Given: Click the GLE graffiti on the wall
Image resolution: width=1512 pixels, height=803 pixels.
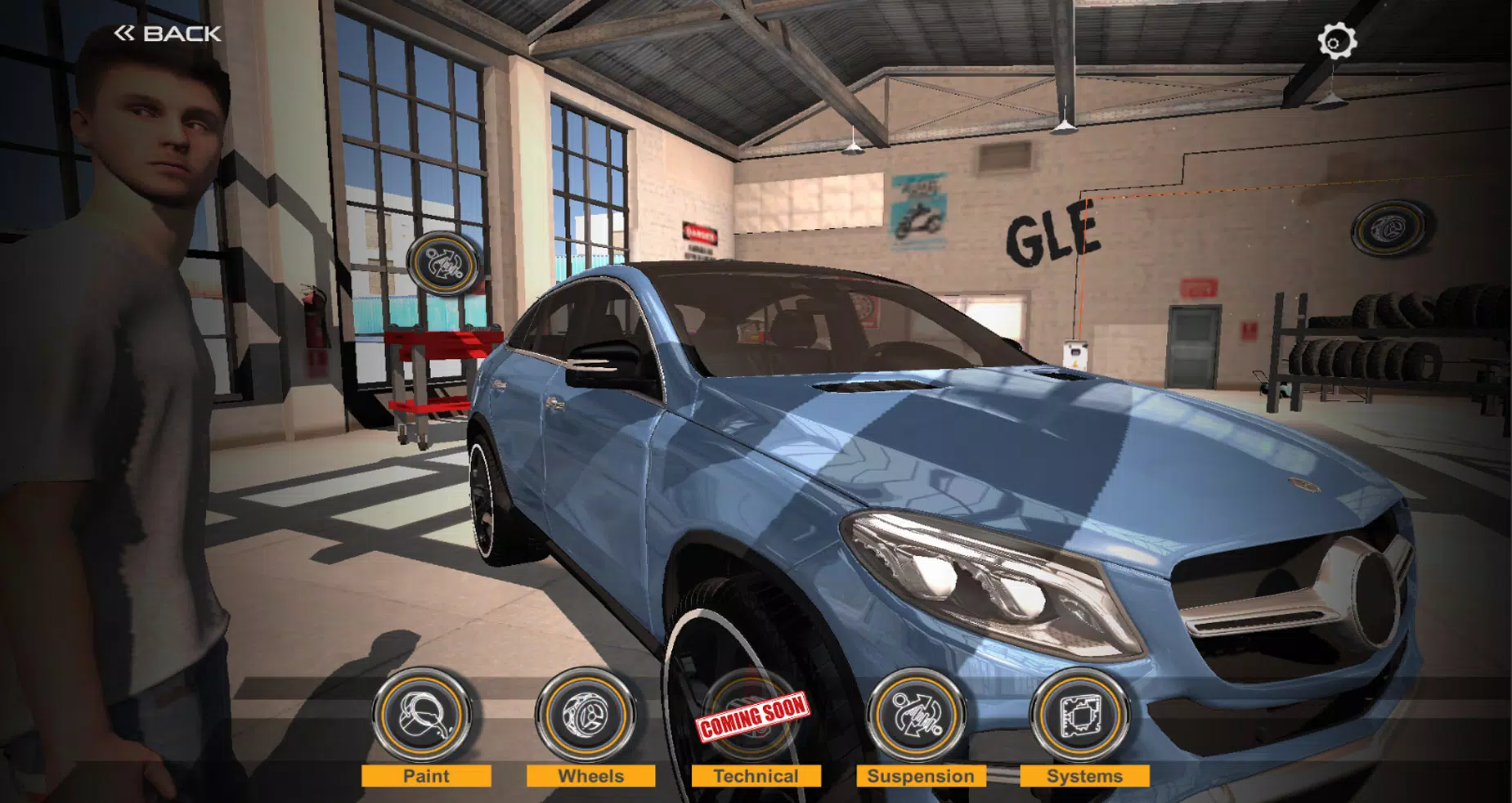Looking at the screenshot, I should pos(1052,237).
